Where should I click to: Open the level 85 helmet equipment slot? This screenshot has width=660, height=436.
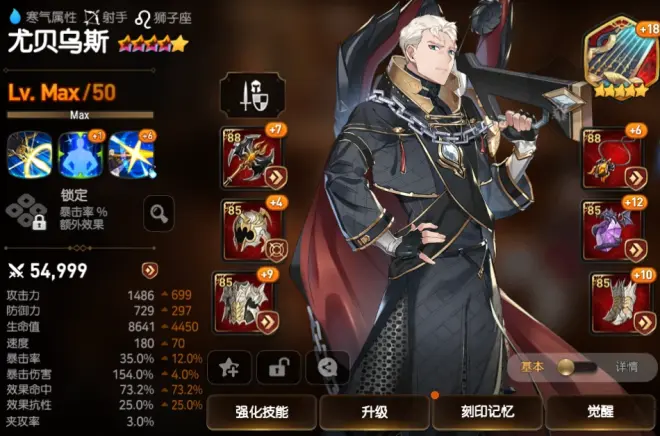[x=247, y=228]
